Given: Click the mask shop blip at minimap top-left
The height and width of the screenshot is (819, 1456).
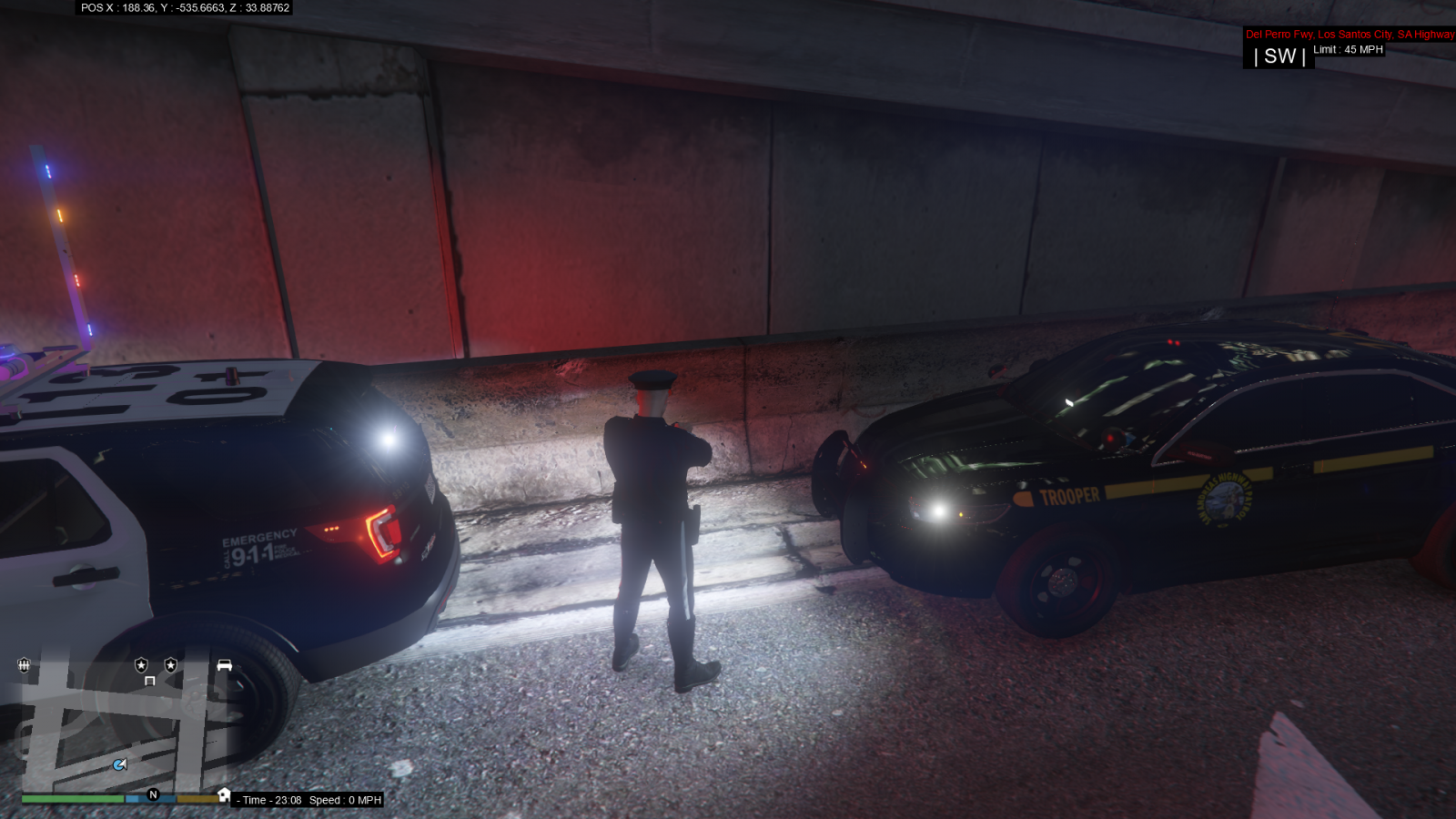Looking at the screenshot, I should point(24,665).
